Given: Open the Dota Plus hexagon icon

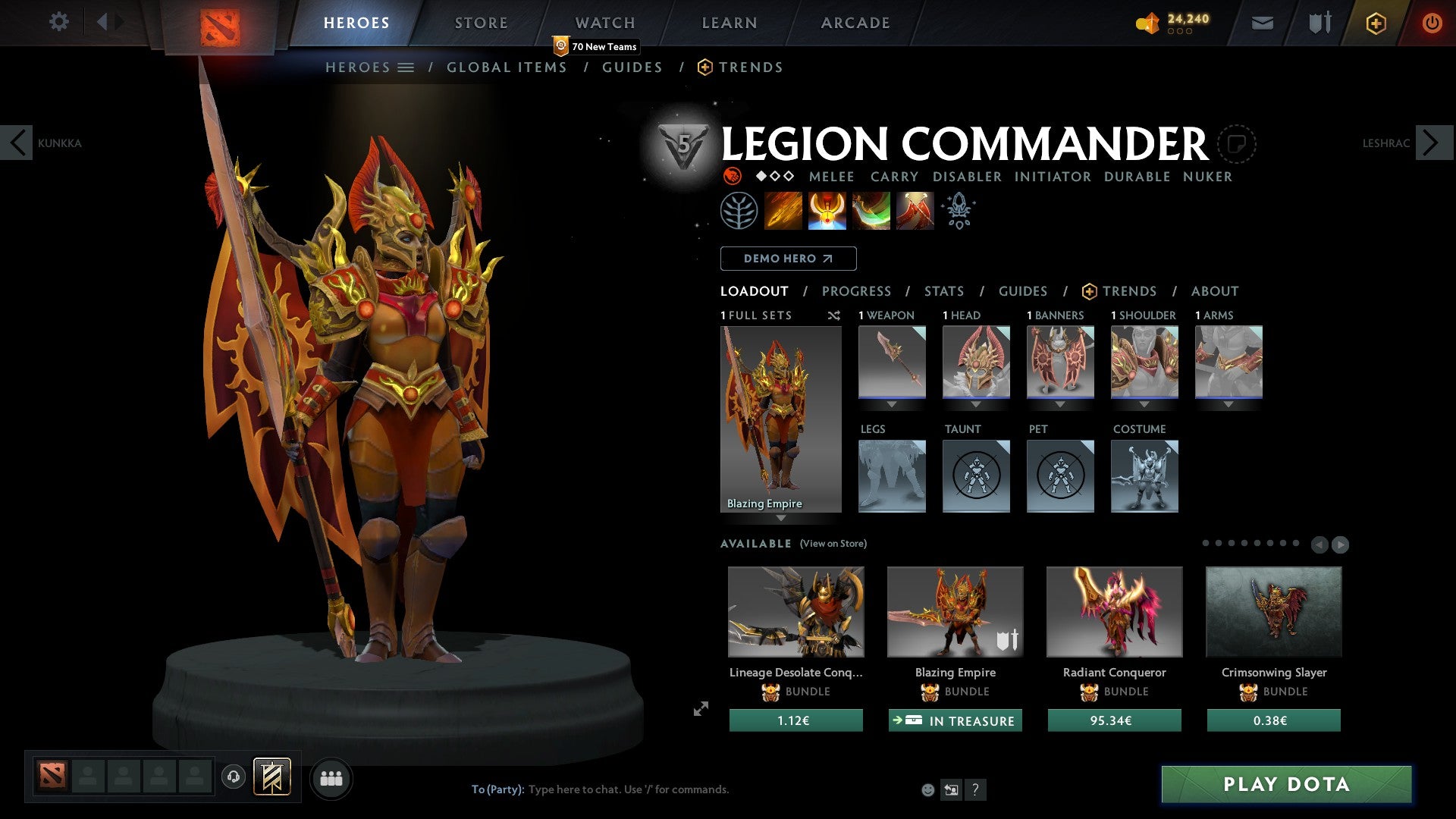Looking at the screenshot, I should point(1376,23).
